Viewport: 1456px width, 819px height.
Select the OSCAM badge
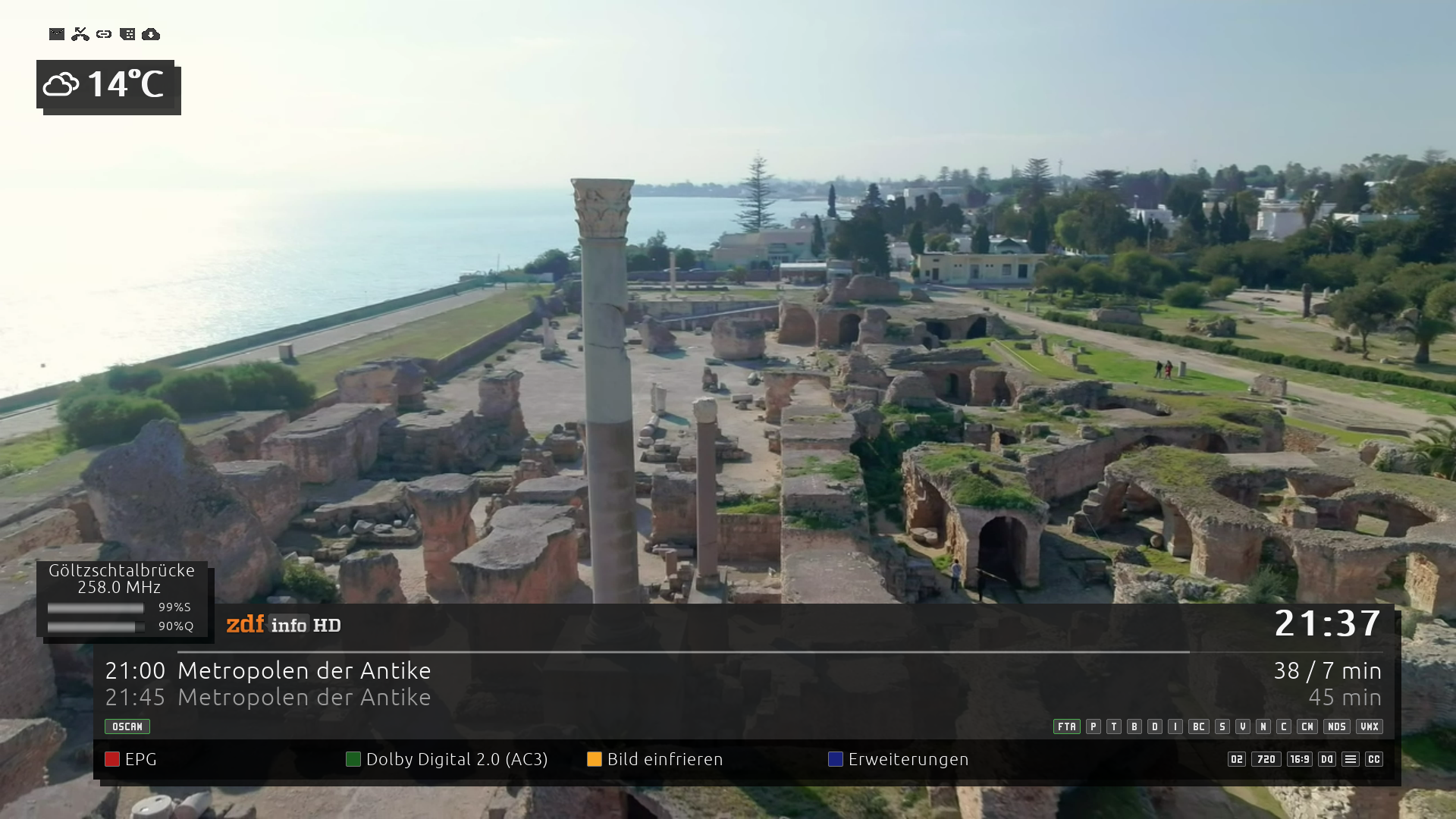(x=127, y=726)
